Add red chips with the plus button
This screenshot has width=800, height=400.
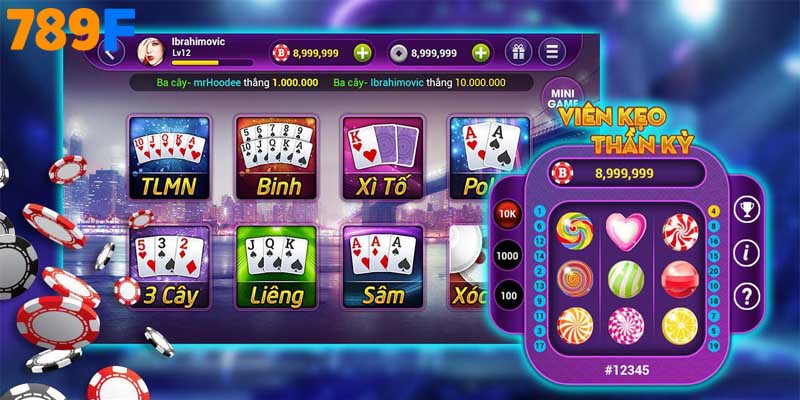pos(362,52)
